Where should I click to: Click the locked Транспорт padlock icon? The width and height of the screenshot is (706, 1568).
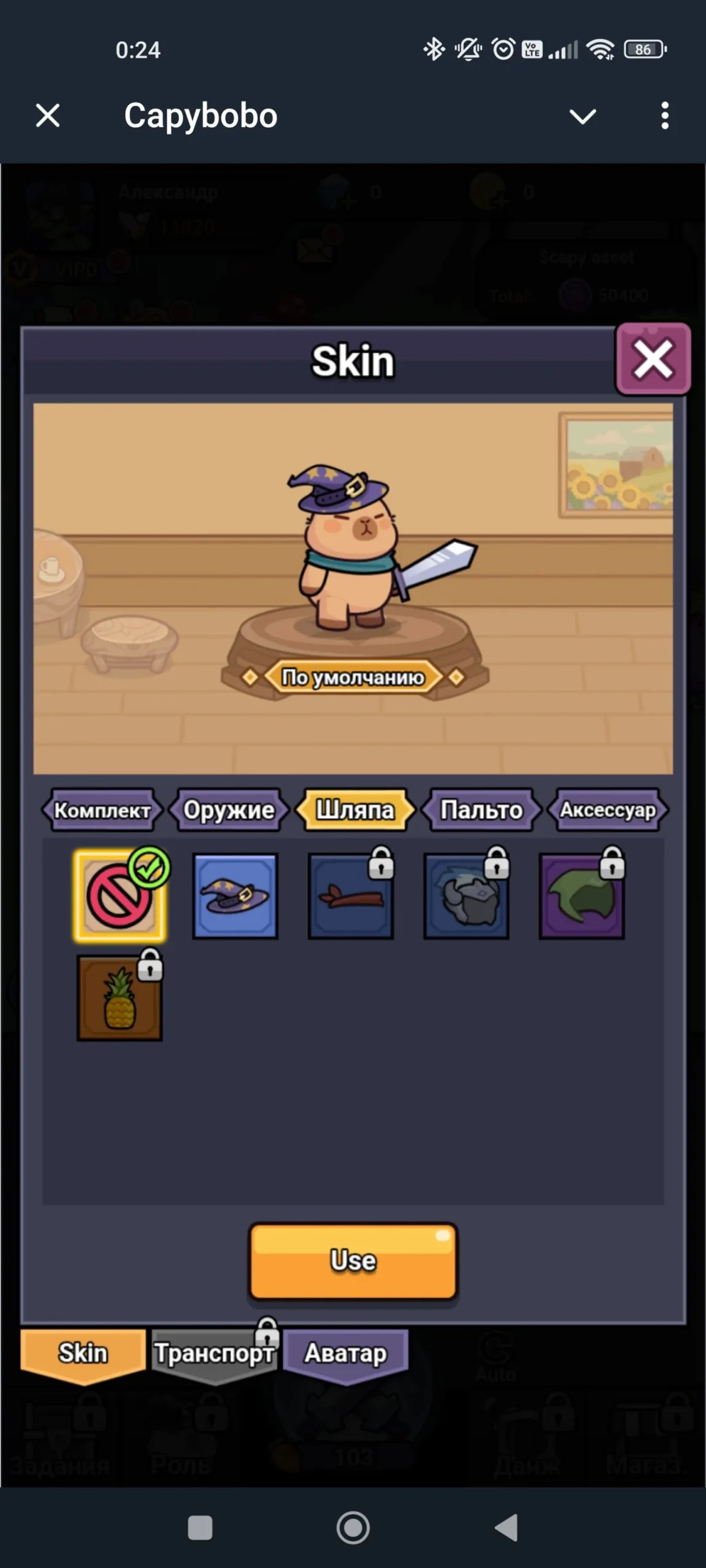point(266,1330)
